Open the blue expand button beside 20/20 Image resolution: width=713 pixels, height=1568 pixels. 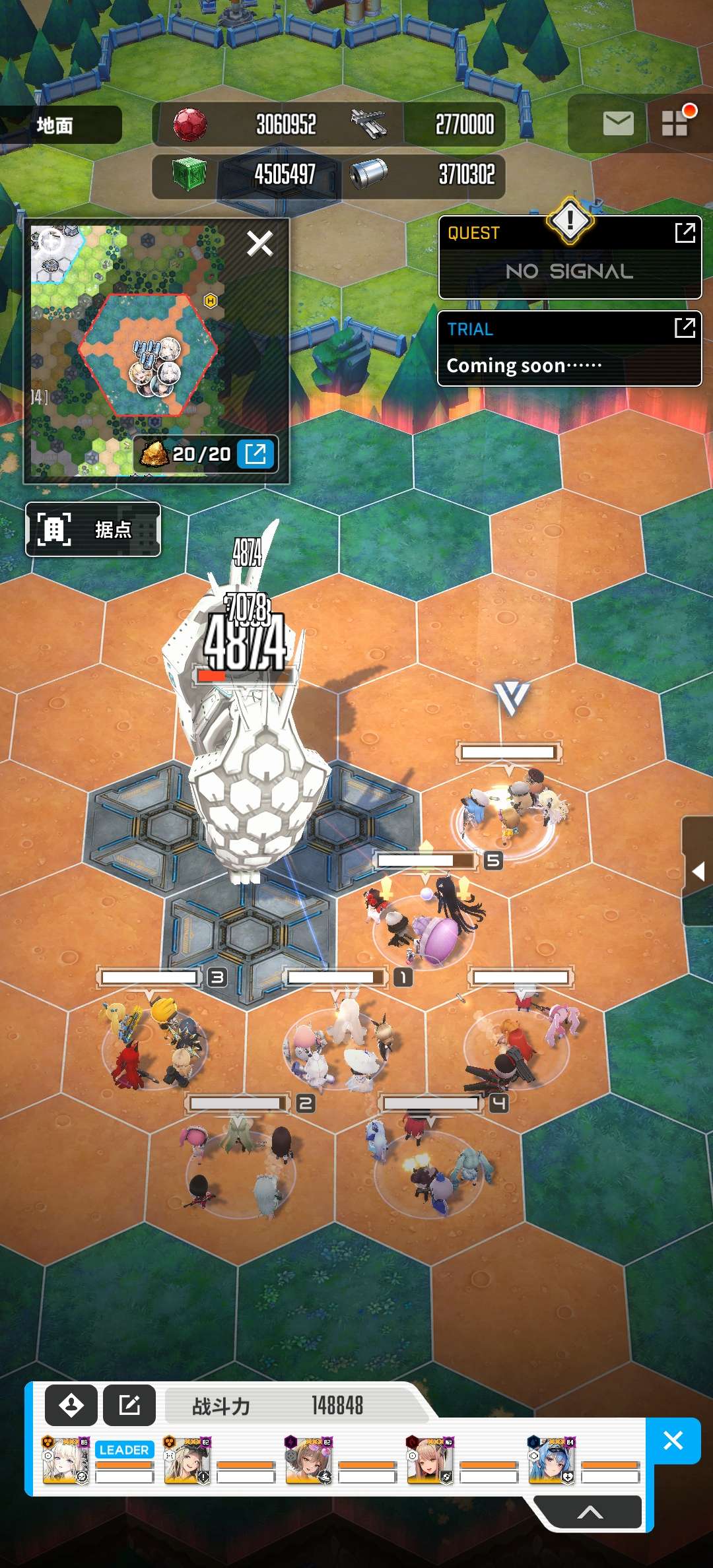click(x=255, y=454)
